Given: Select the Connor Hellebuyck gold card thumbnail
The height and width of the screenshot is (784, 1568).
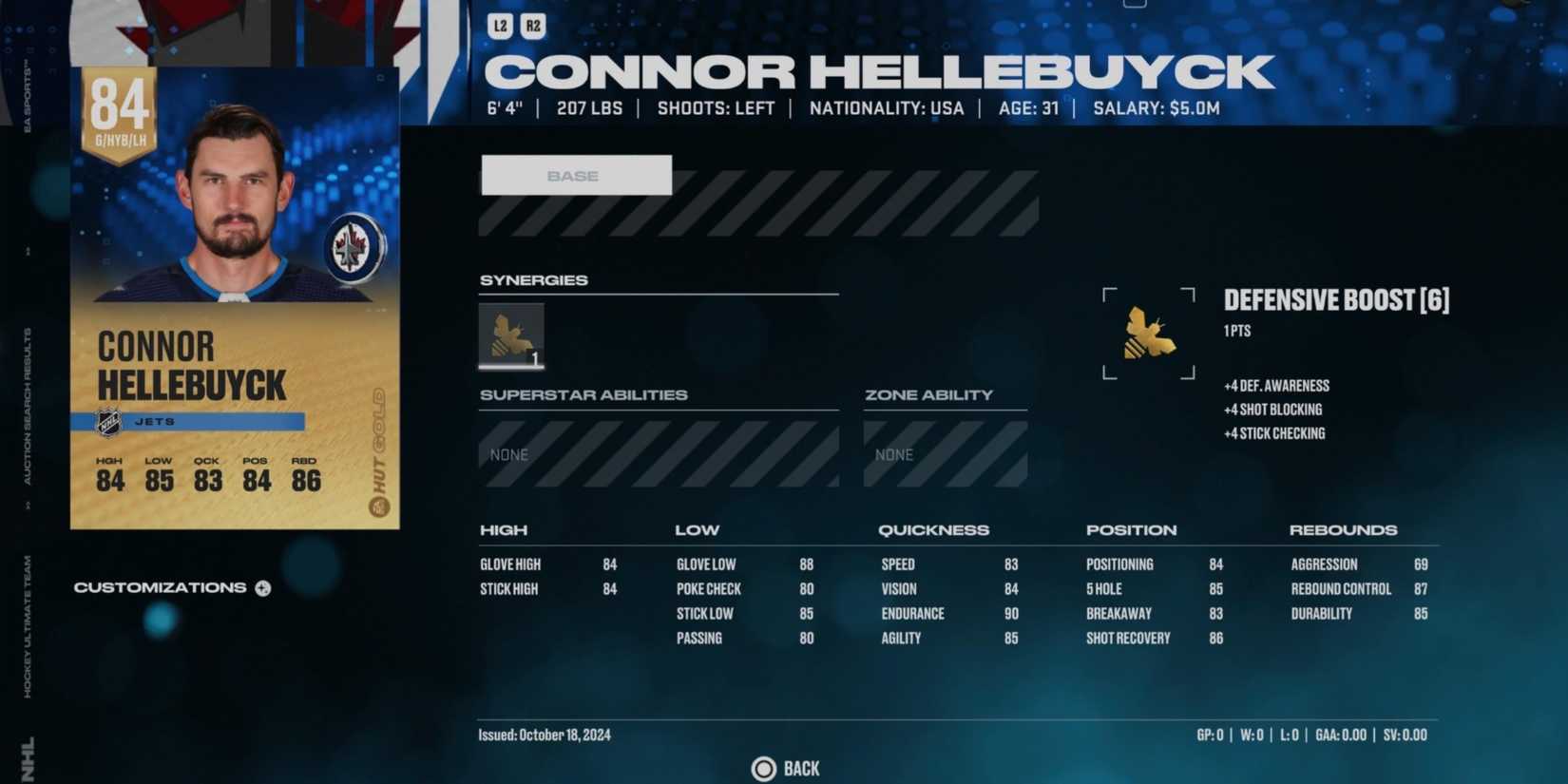Looking at the screenshot, I should (x=234, y=295).
